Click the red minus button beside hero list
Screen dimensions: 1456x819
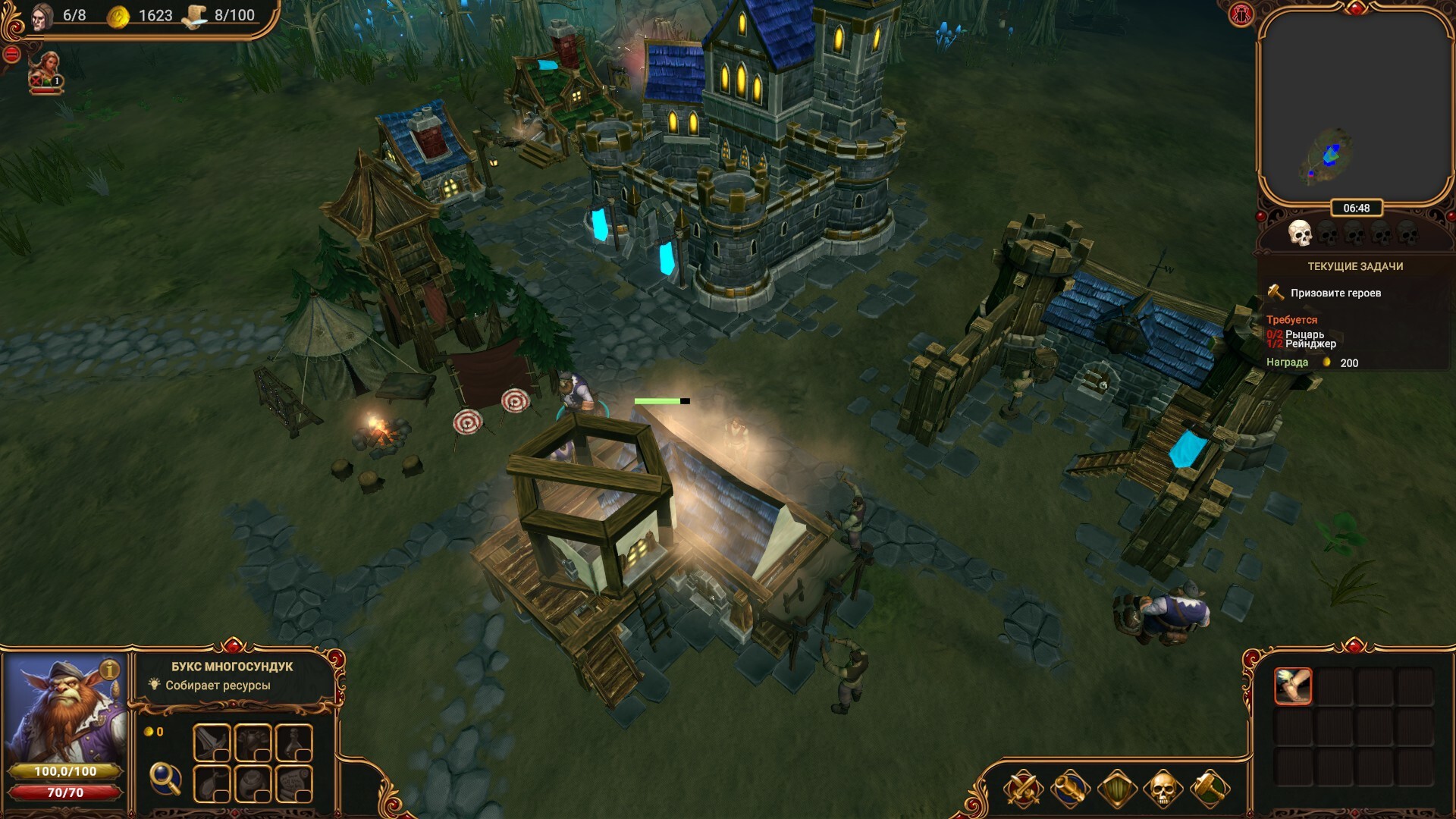click(x=11, y=55)
